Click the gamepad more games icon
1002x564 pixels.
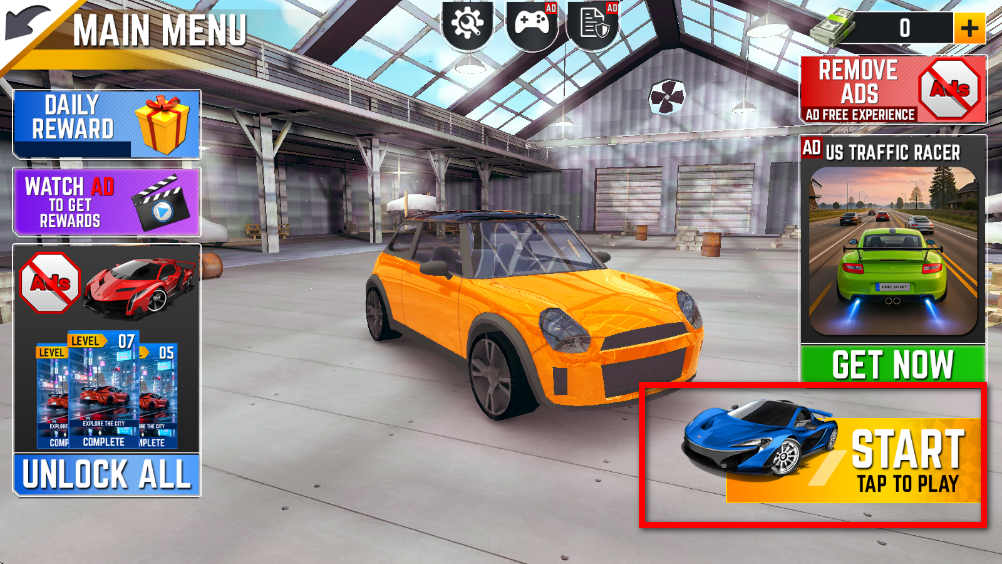(531, 24)
